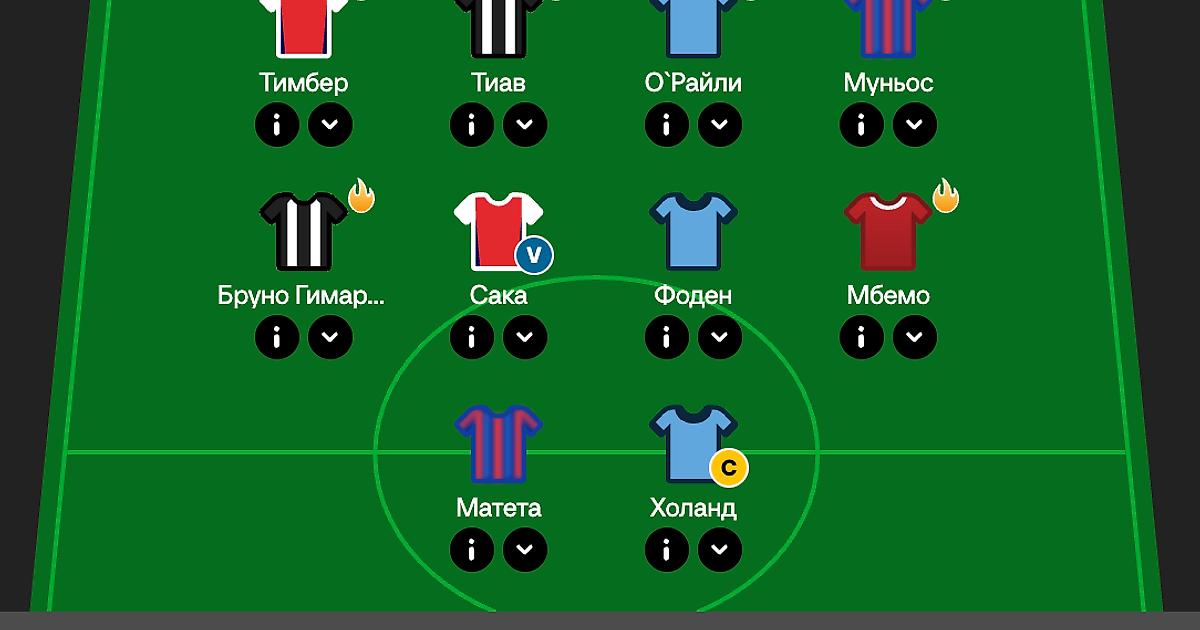Select the Мбемо red shirt

point(888,231)
